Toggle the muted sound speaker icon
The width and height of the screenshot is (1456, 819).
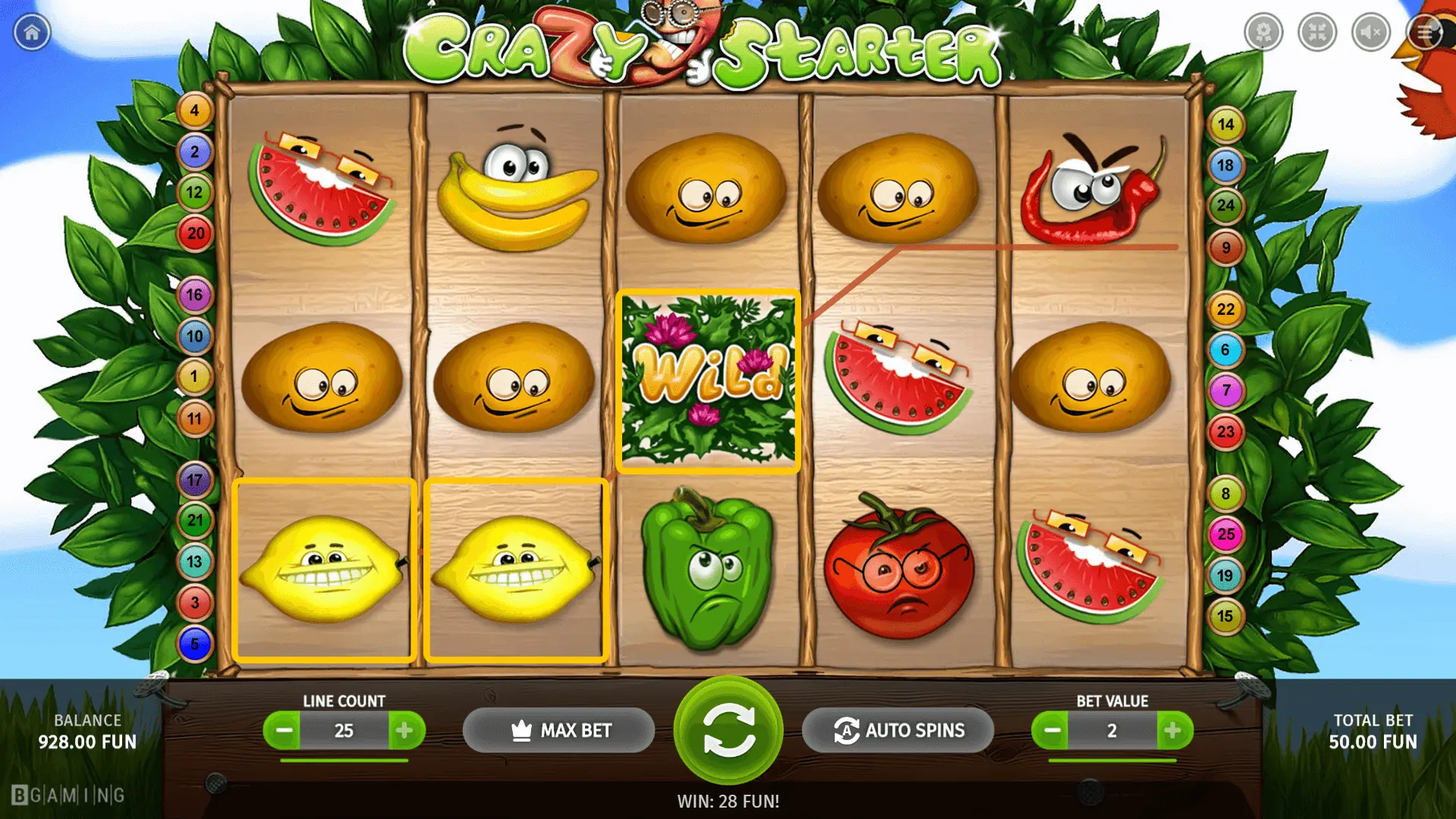coord(1371,32)
